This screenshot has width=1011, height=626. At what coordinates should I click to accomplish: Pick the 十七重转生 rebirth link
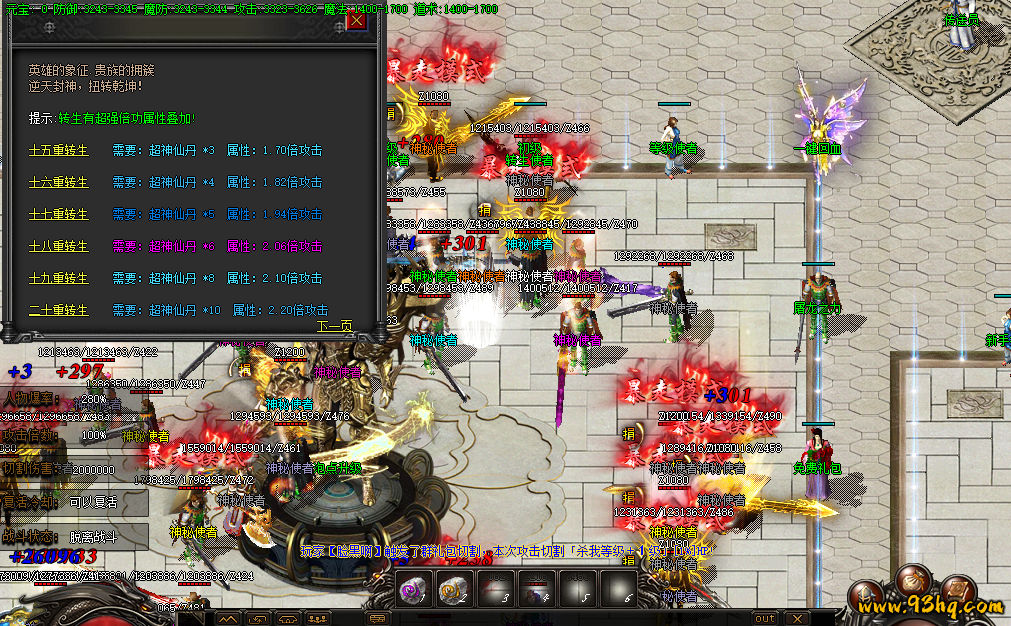pyautogui.click(x=59, y=215)
